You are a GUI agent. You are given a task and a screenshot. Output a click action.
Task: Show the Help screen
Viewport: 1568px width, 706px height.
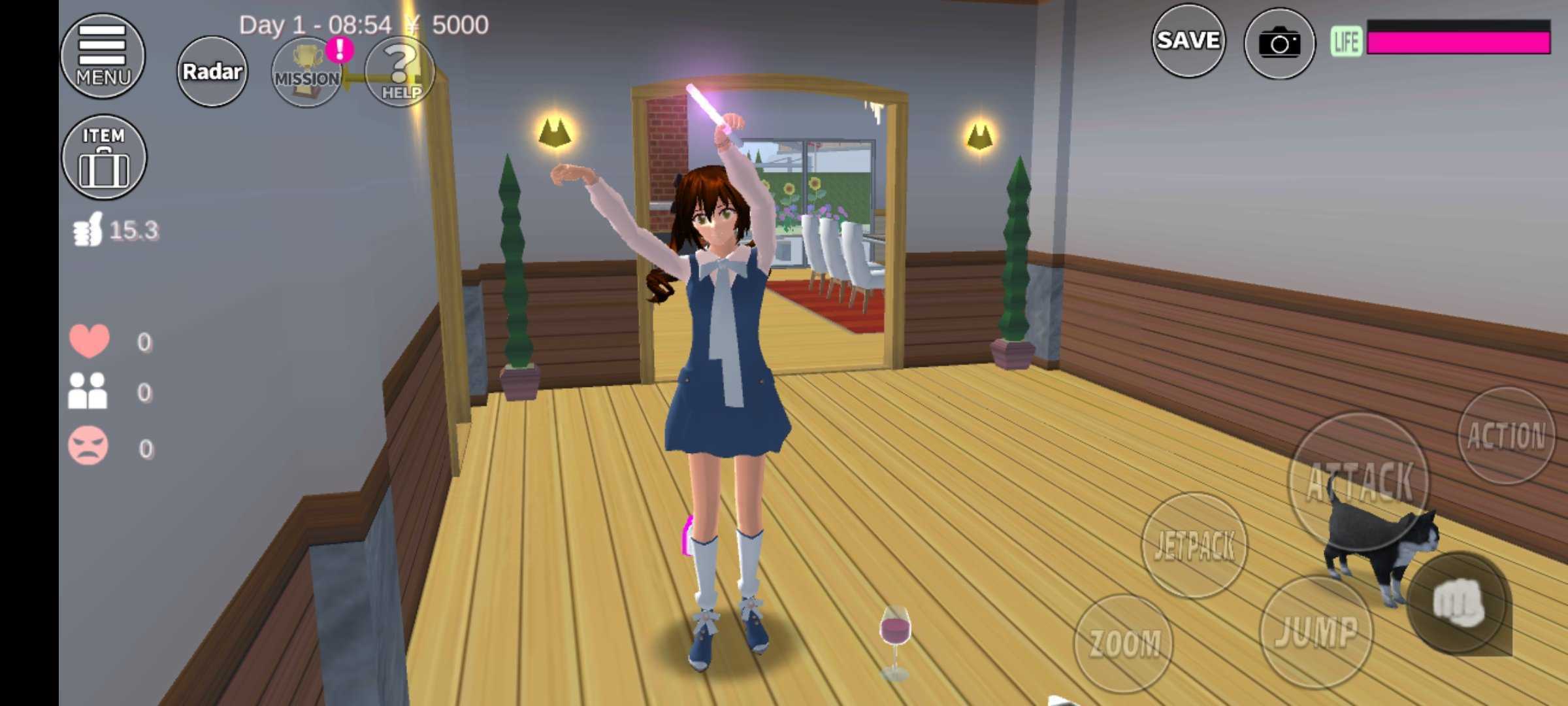(400, 73)
